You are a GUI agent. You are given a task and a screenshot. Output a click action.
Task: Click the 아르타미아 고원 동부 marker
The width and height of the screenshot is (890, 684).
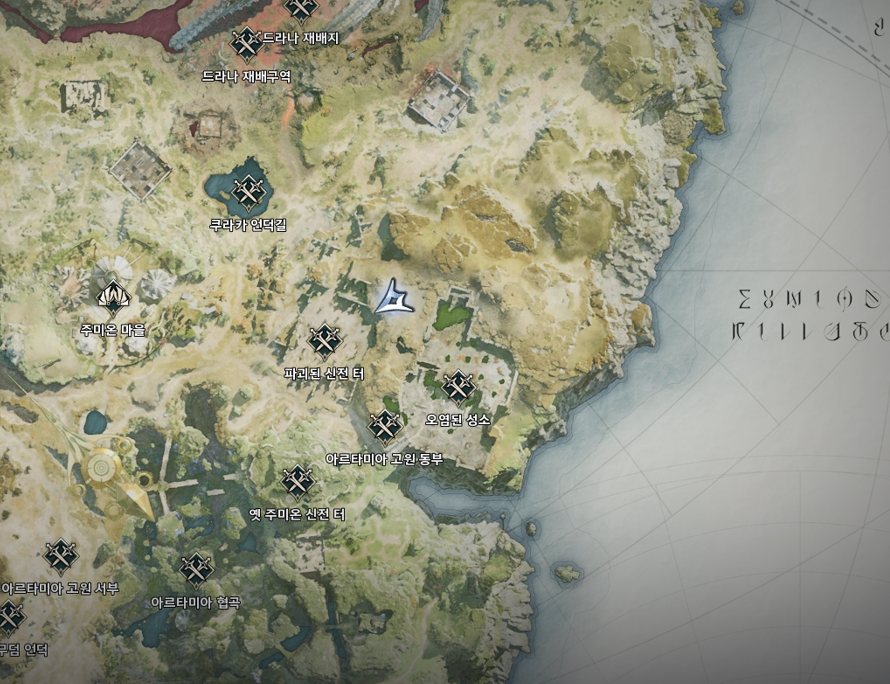(385, 426)
